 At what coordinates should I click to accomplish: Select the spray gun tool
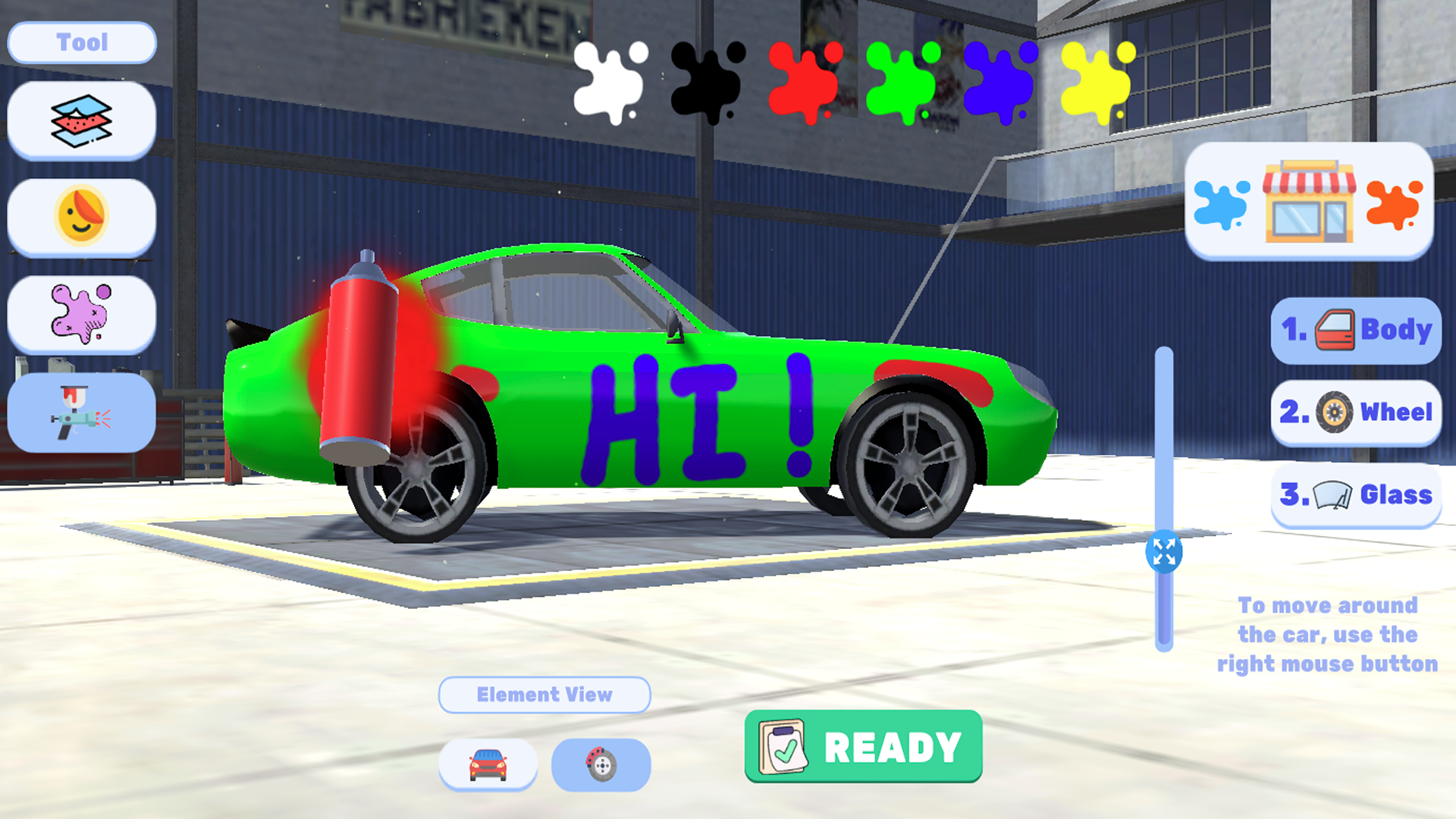pos(81,413)
